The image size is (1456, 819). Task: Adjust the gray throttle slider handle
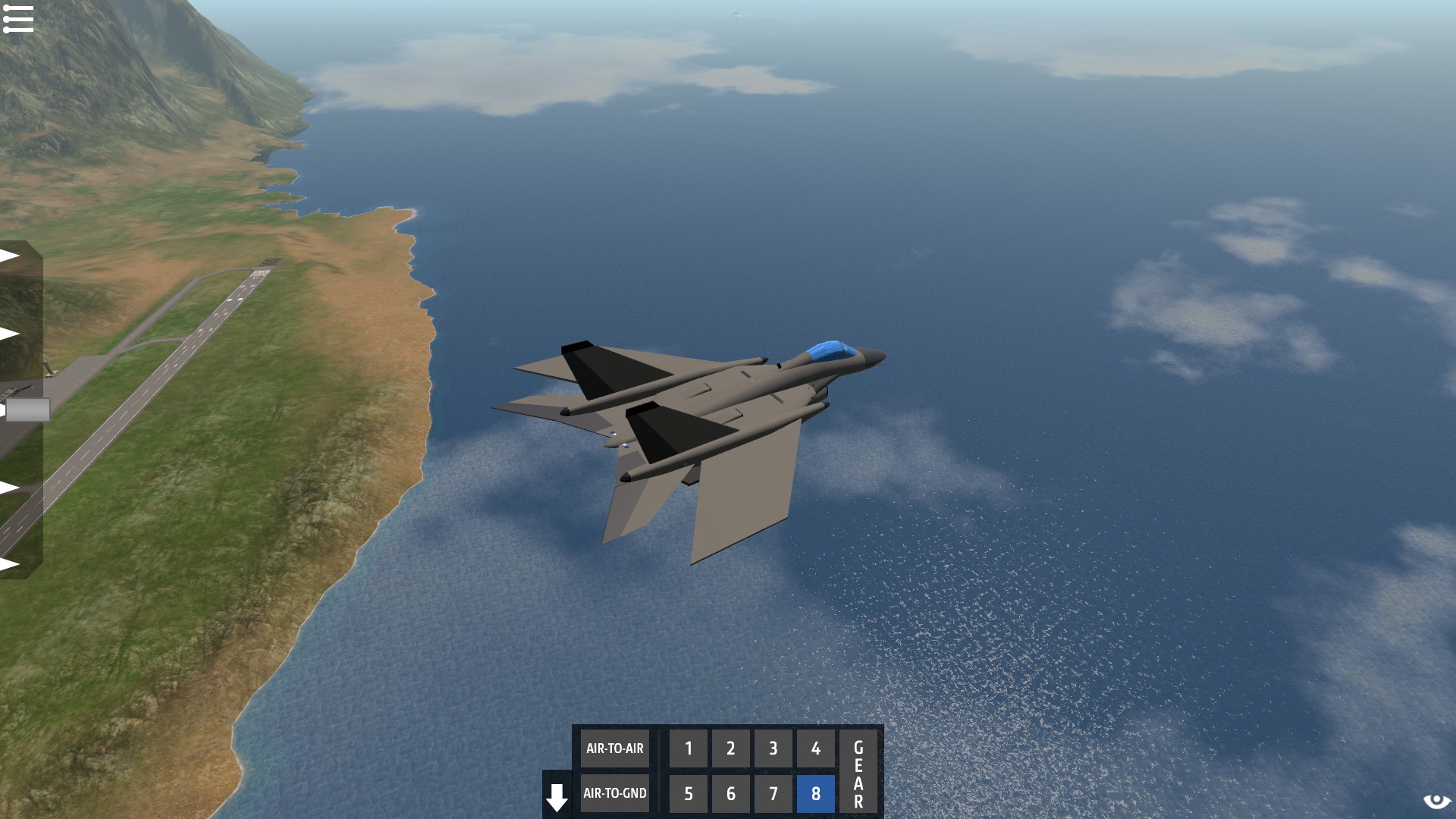pyautogui.click(x=27, y=410)
